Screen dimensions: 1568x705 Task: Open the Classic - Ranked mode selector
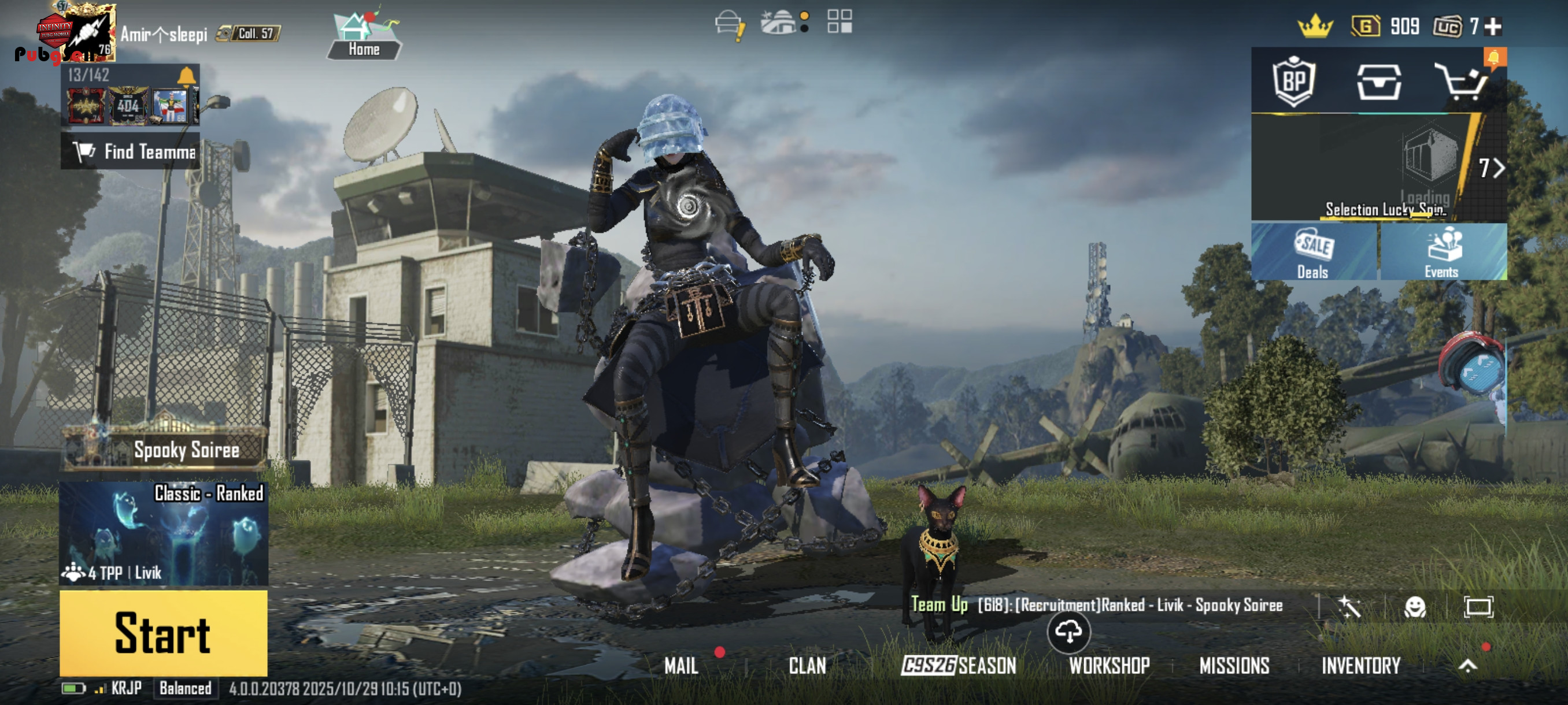point(163,533)
